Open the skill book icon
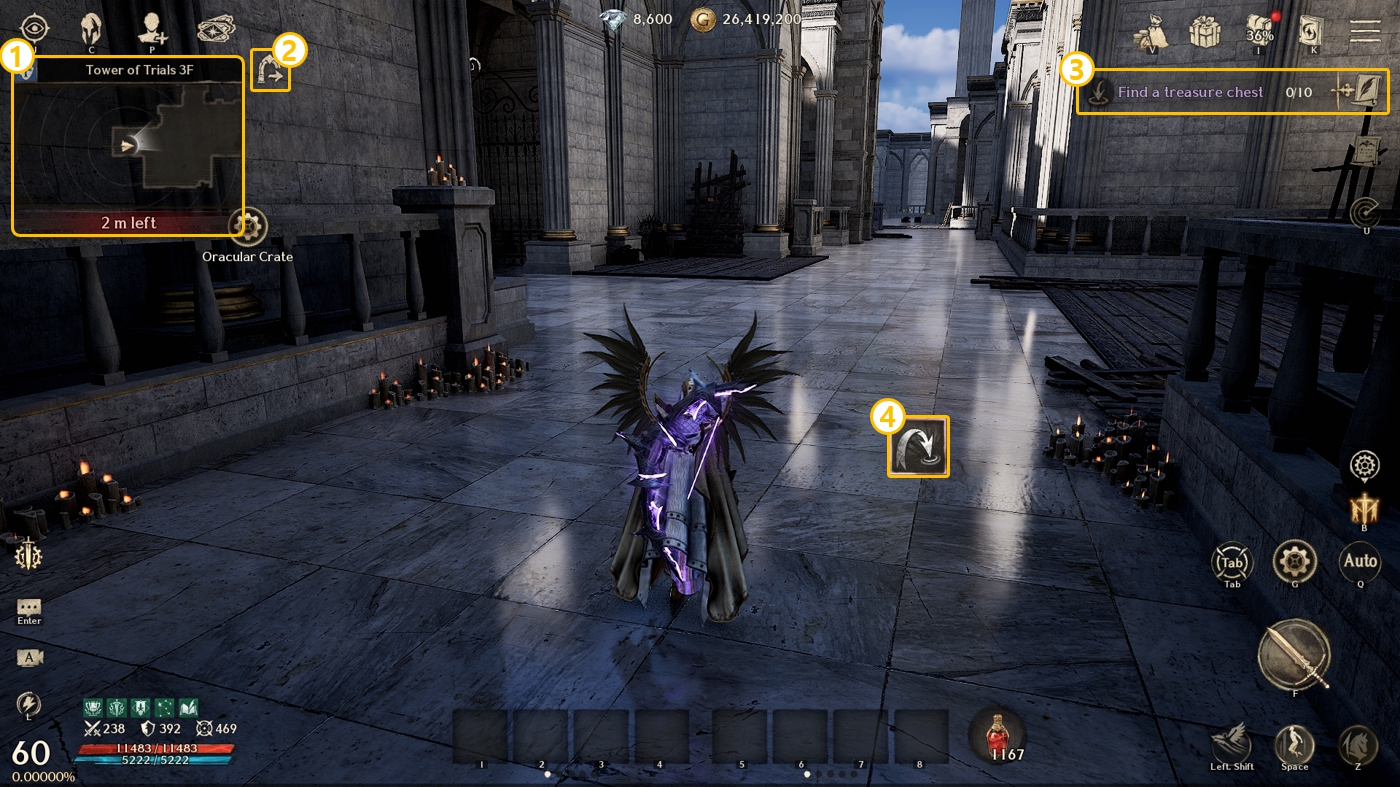This screenshot has height=787, width=1400. 1311,31
